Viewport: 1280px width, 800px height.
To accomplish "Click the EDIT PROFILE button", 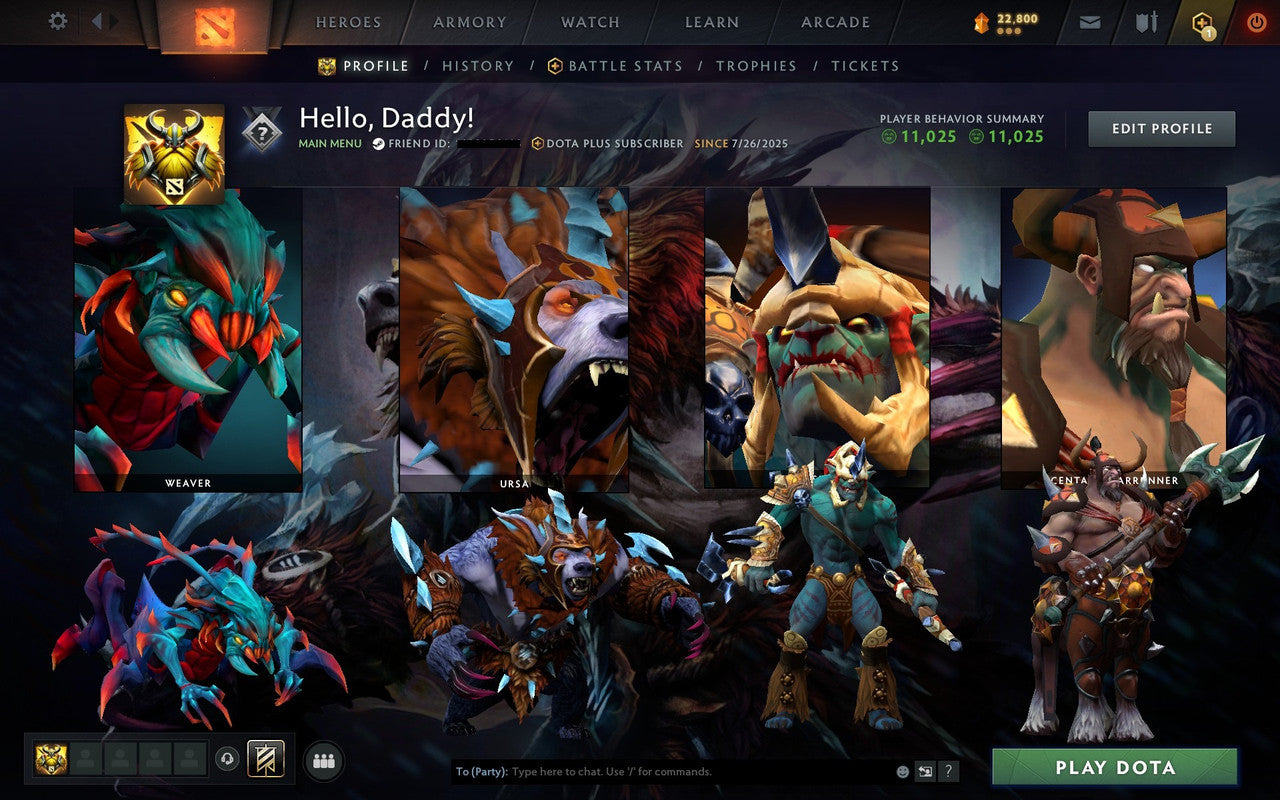I will click(1161, 128).
